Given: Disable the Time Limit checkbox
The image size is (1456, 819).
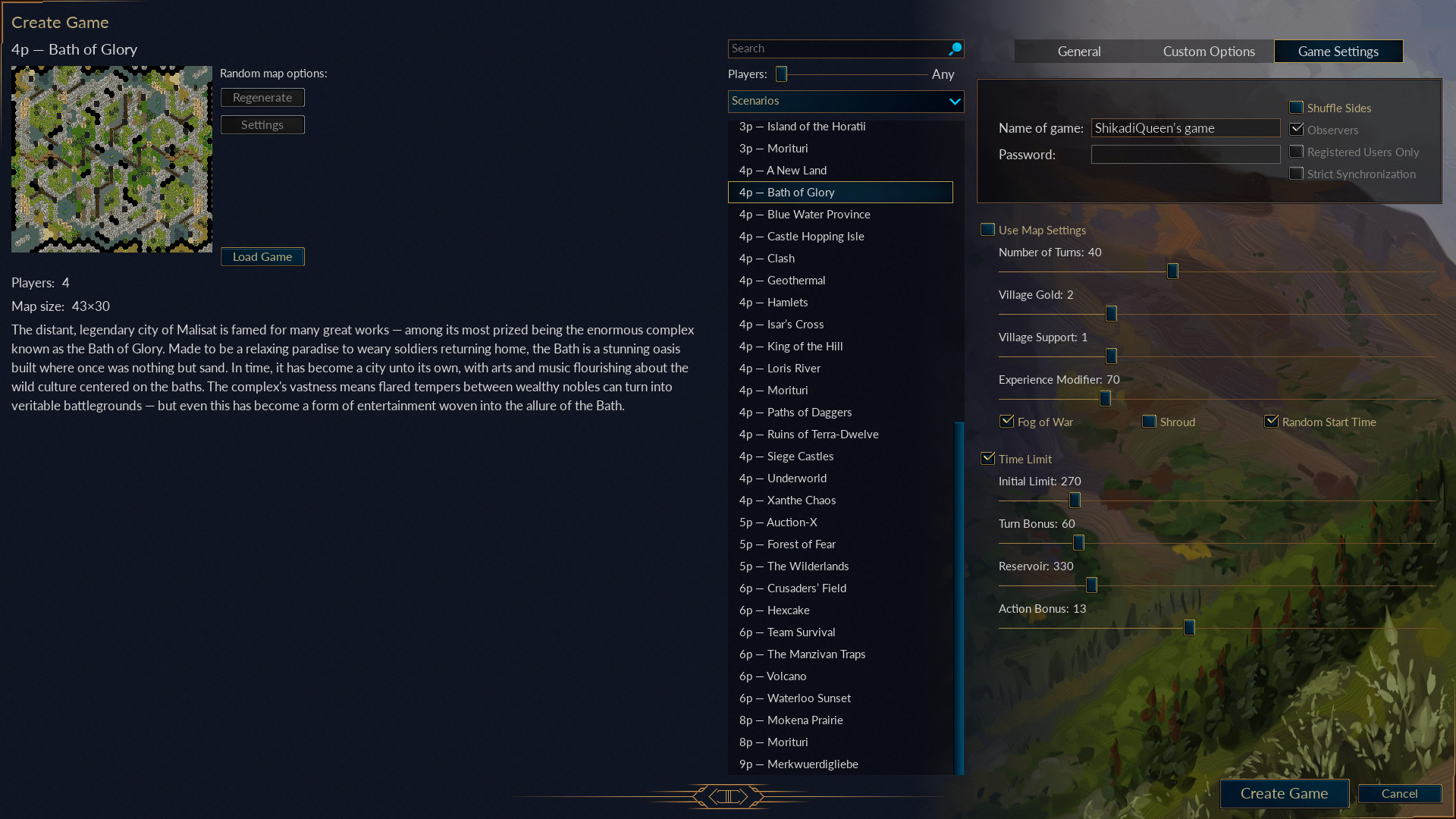Looking at the screenshot, I should click(x=988, y=459).
